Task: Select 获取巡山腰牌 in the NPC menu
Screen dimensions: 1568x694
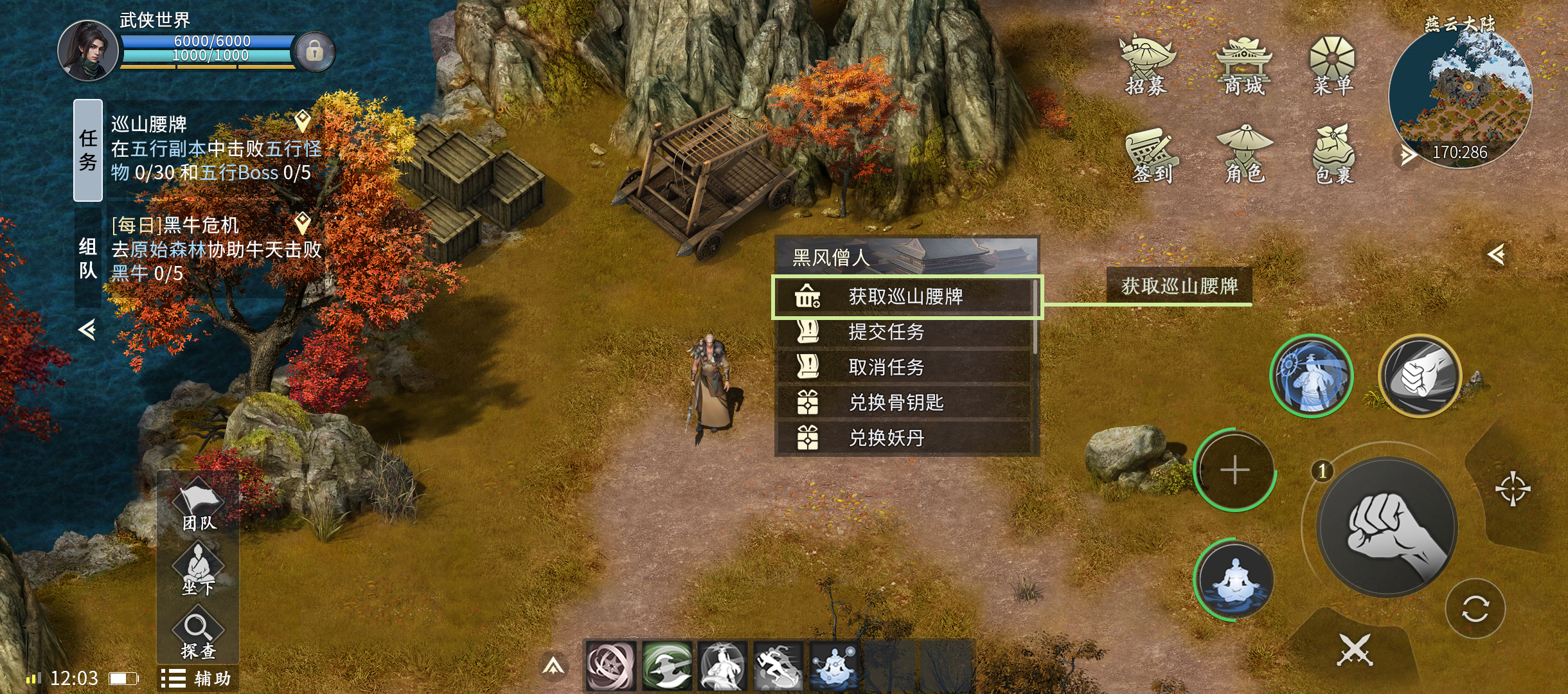Action: click(x=905, y=297)
